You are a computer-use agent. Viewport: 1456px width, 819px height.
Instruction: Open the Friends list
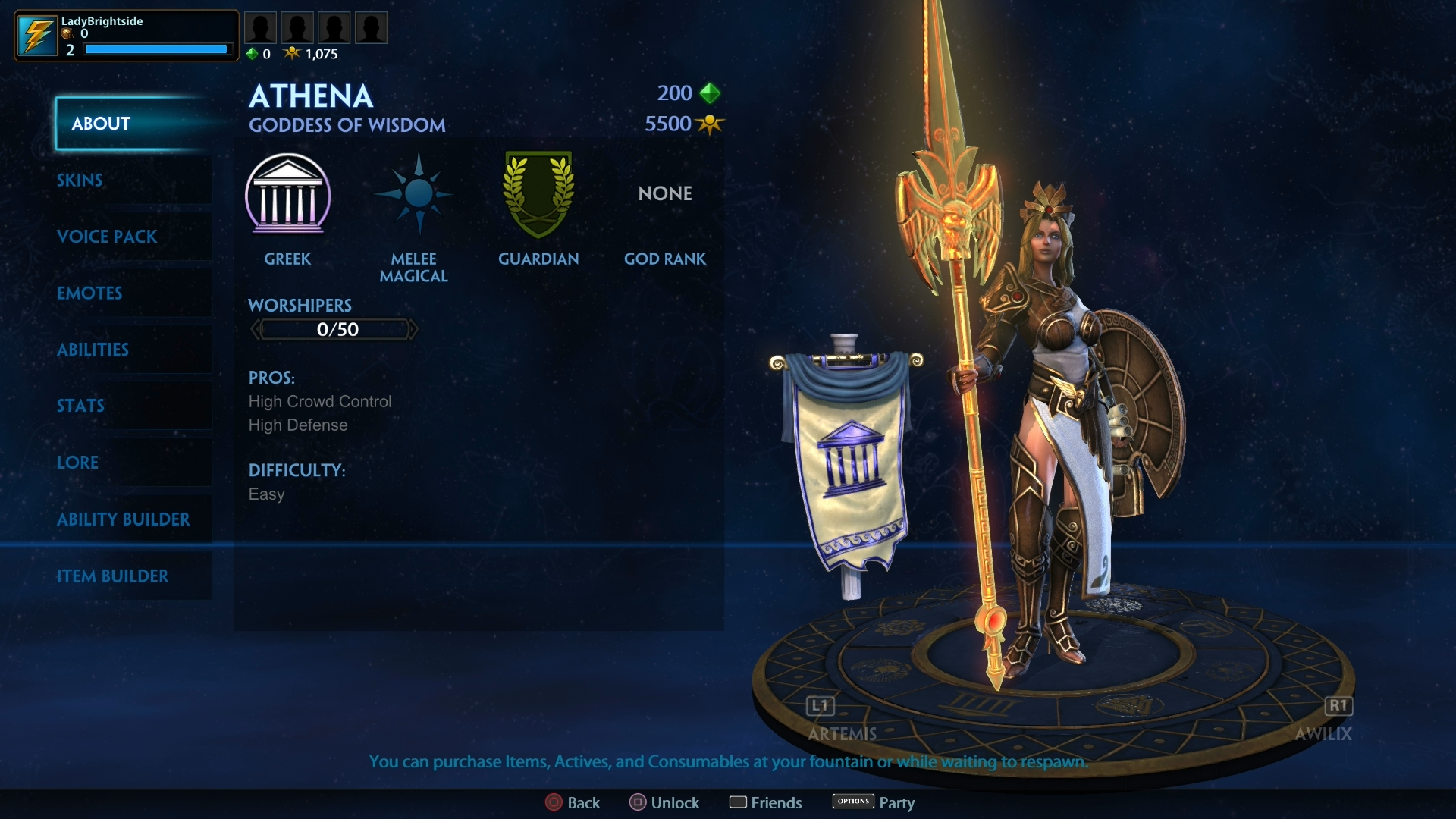(739, 802)
